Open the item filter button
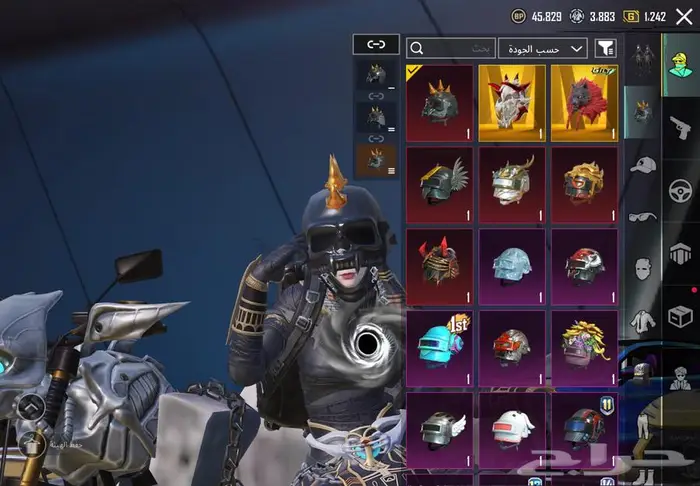The width and height of the screenshot is (700, 486). 605,48
